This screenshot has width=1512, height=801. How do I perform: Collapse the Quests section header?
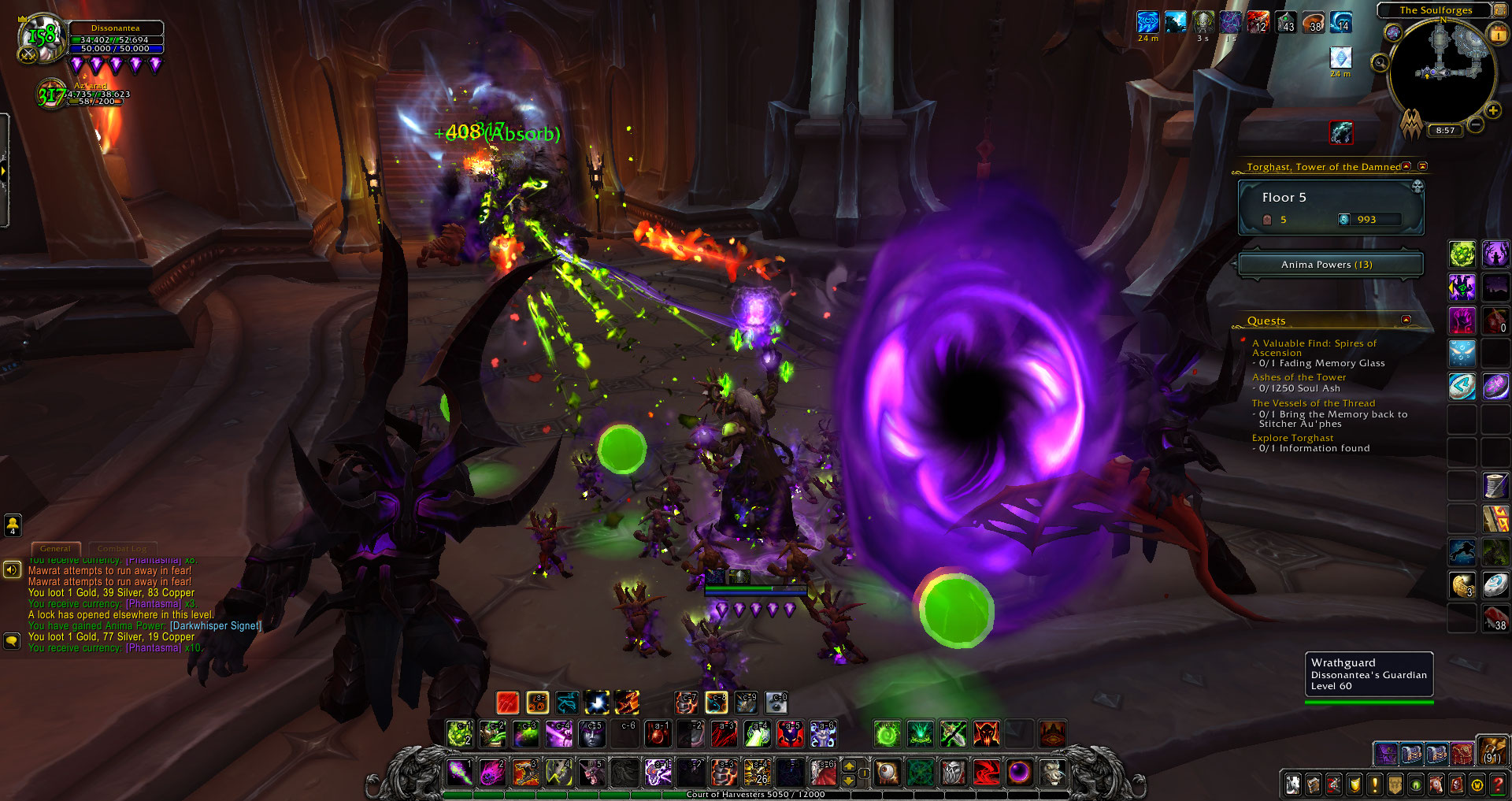pyautogui.click(x=1407, y=320)
